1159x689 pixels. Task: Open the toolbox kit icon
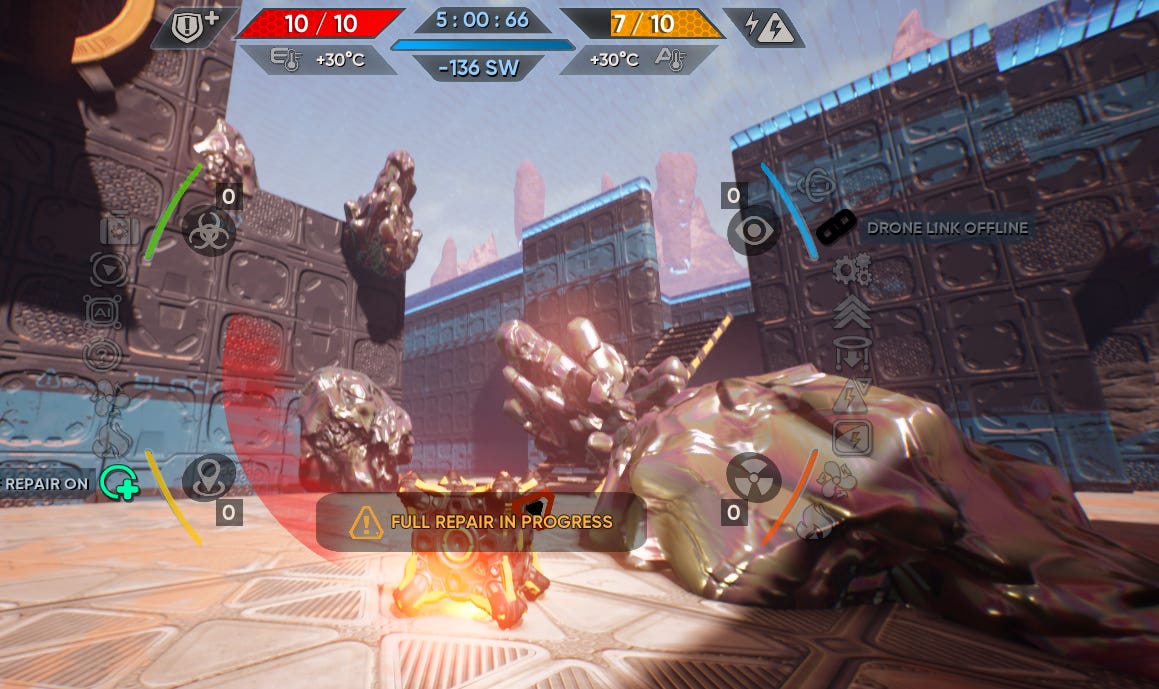(x=119, y=231)
